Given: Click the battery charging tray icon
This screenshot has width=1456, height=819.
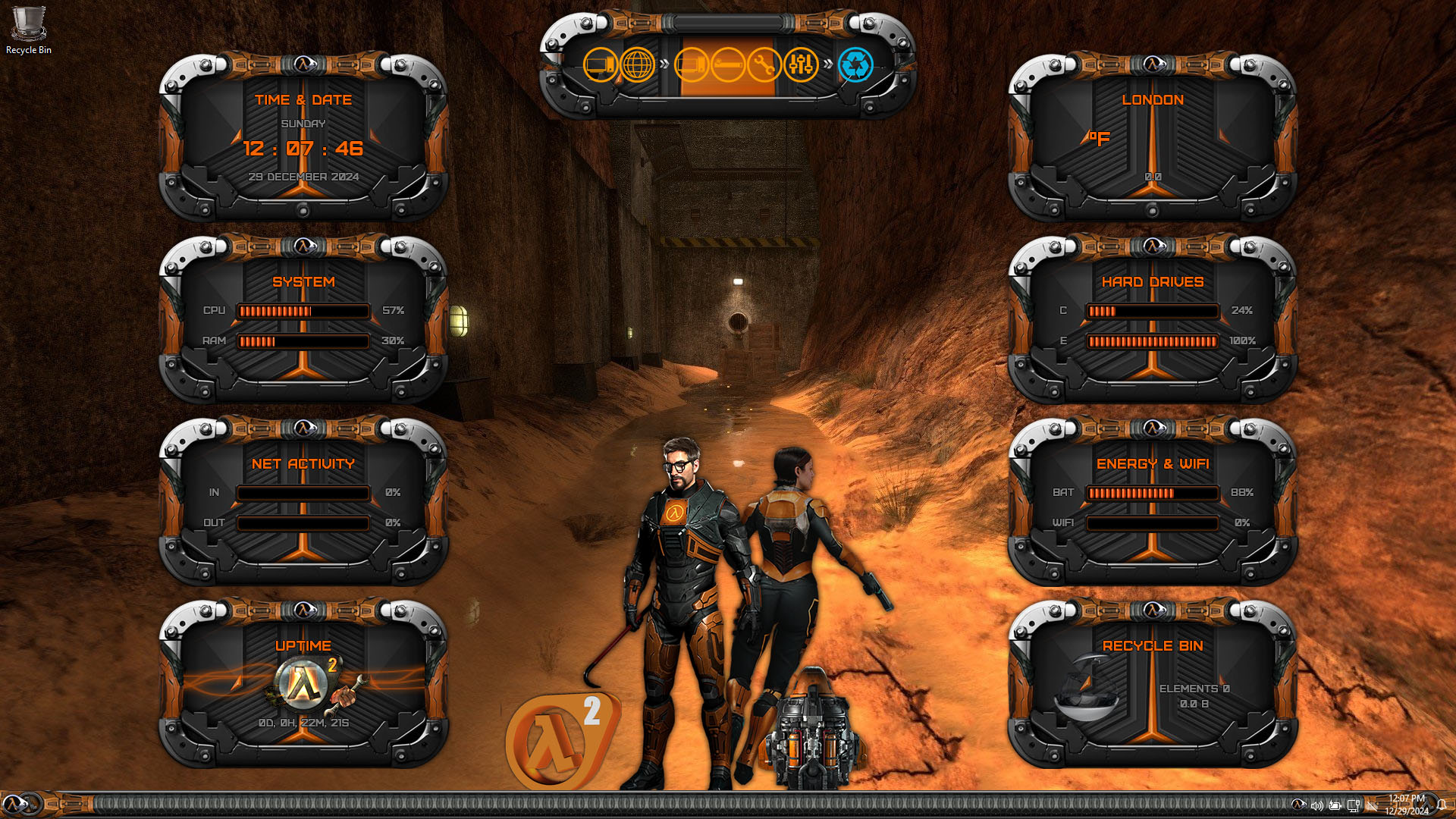Looking at the screenshot, I should pos(1335,805).
